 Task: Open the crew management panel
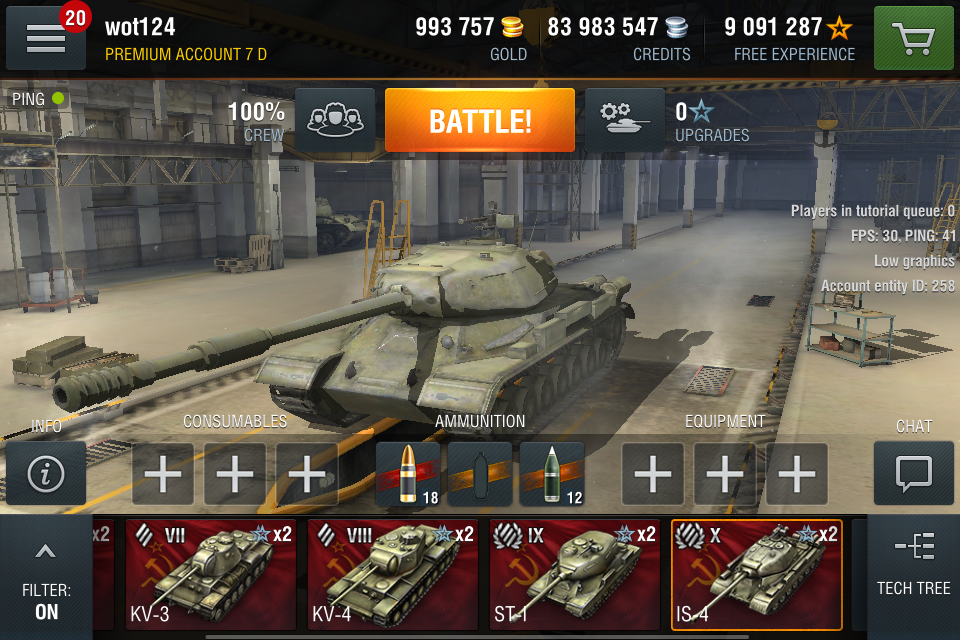[336, 121]
